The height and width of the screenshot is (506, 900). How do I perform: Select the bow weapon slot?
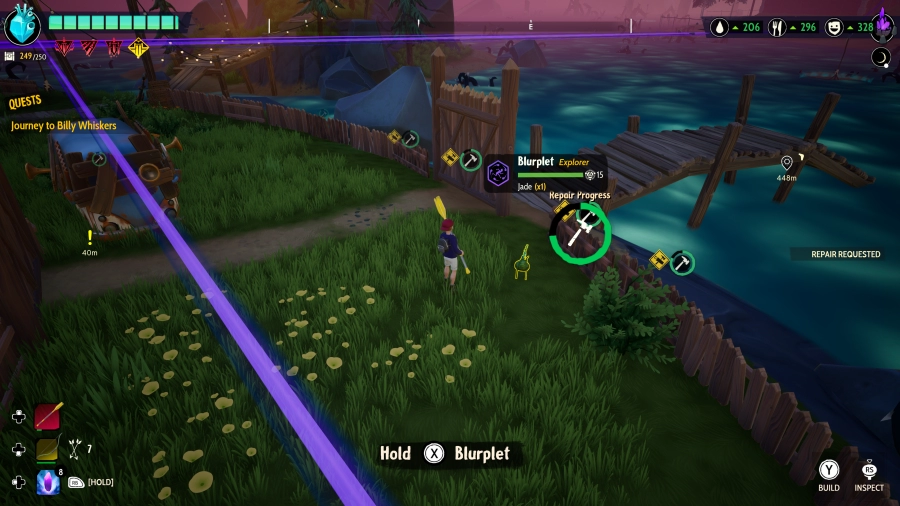48,449
